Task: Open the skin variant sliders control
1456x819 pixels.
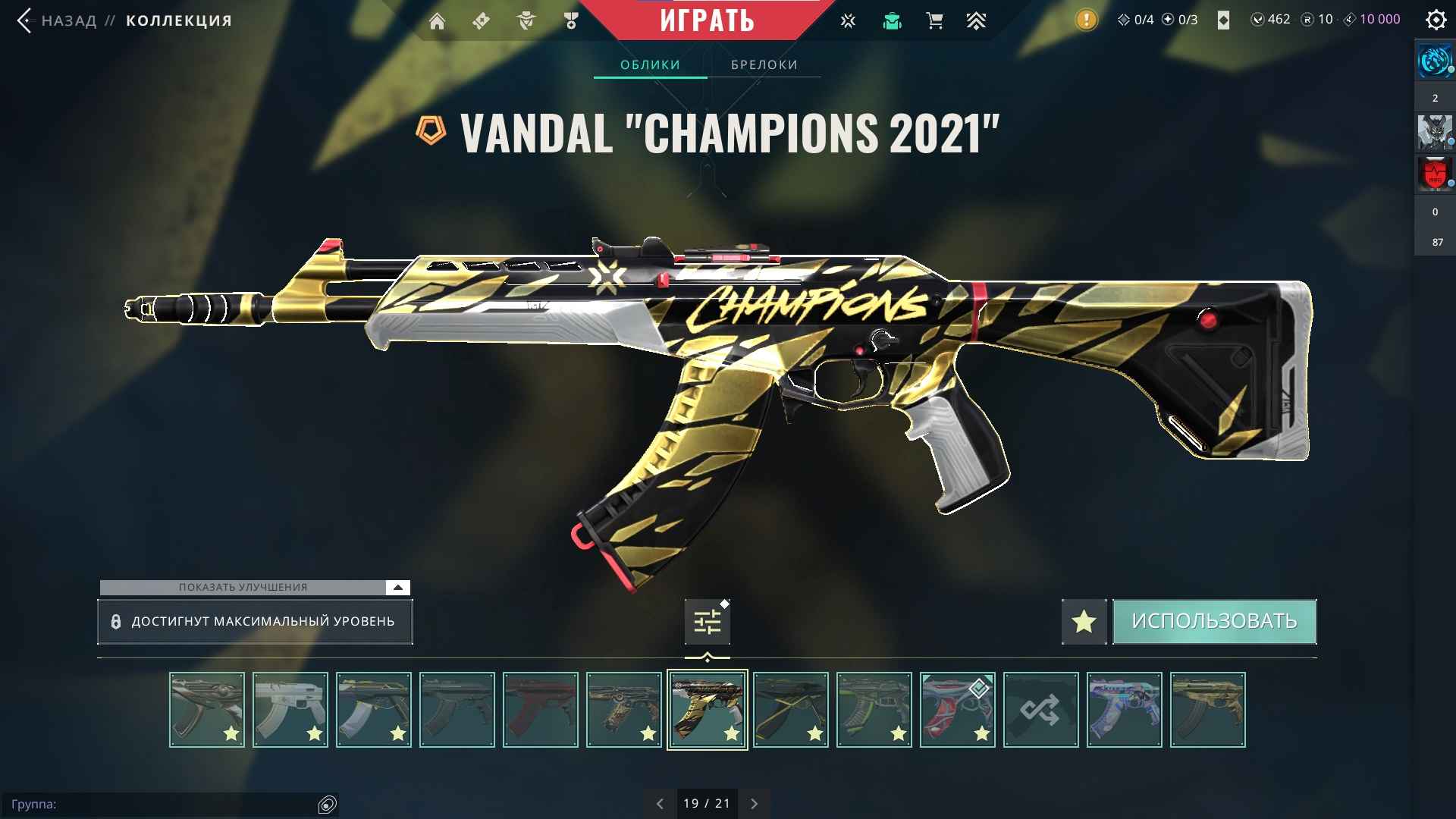Action: click(707, 621)
